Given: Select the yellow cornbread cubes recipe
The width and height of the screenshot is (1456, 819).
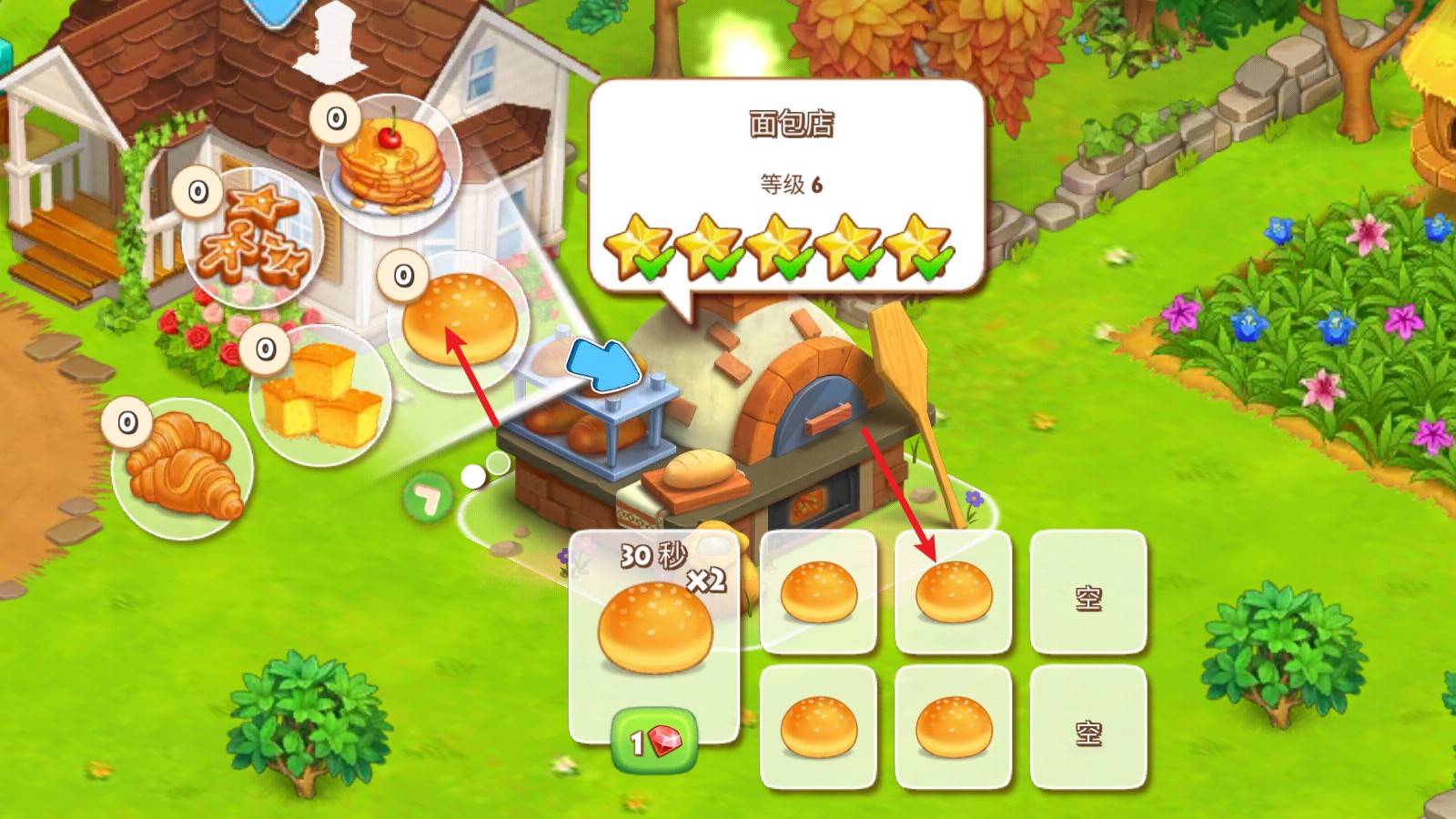Looking at the screenshot, I should click(320, 399).
